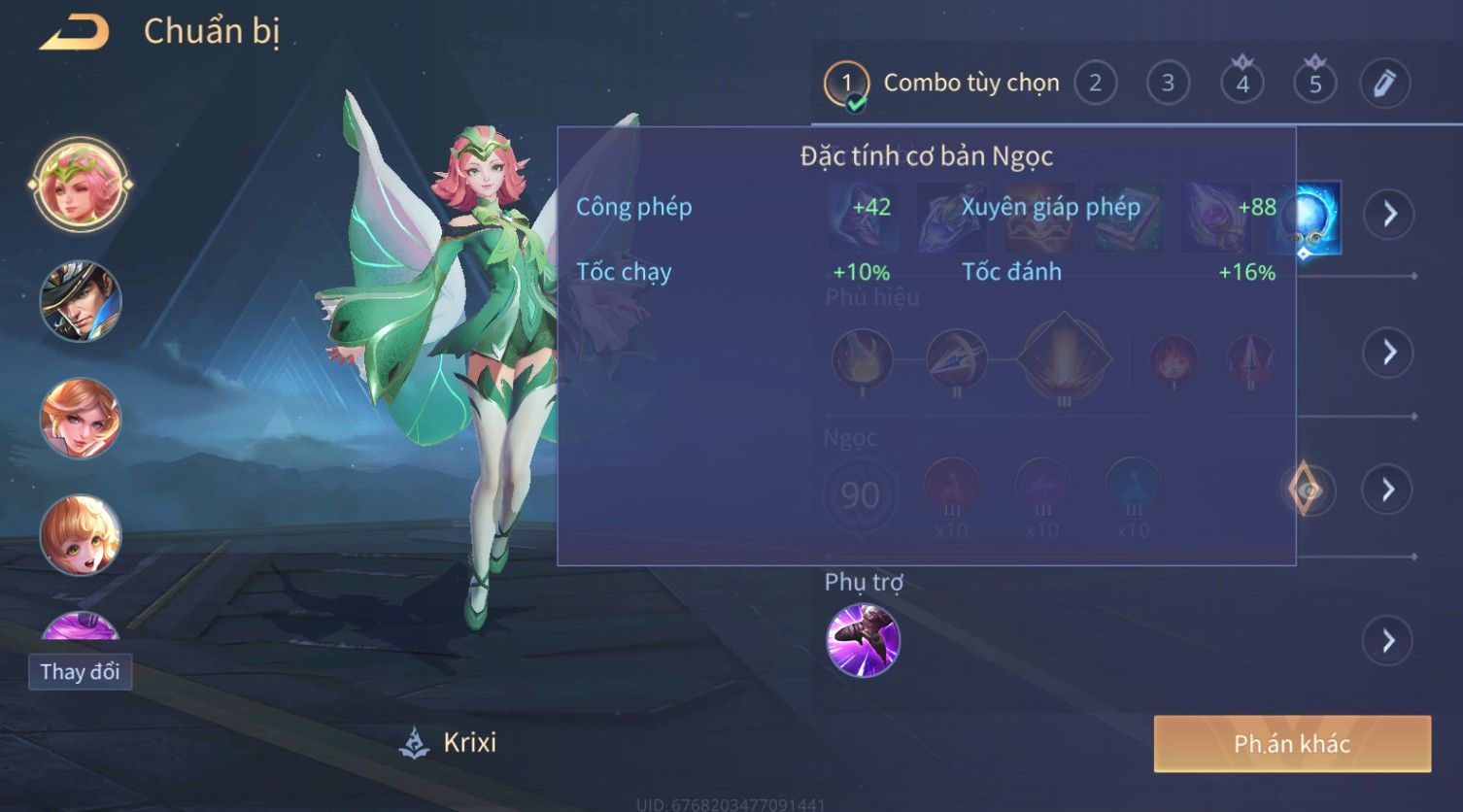Open the Ngọc rune page arrow
Screen dimensions: 1463x812
1387,490
